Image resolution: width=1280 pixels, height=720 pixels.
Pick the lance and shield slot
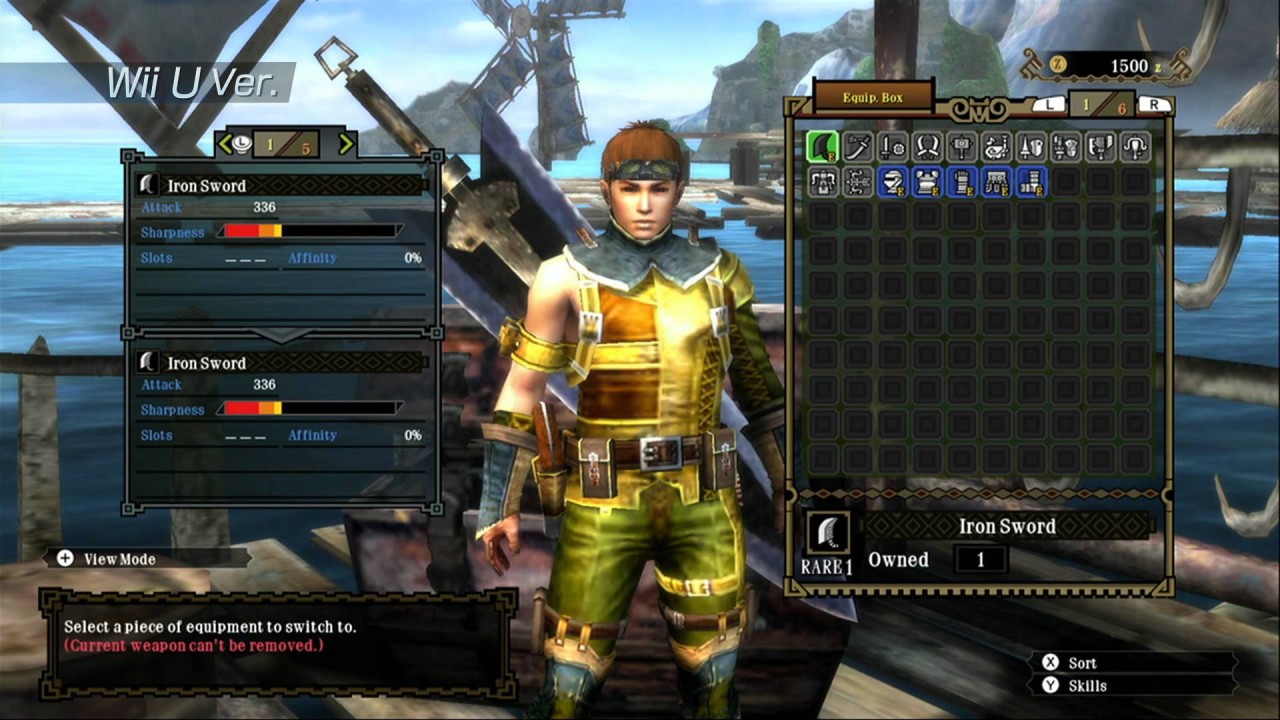pos(1031,147)
